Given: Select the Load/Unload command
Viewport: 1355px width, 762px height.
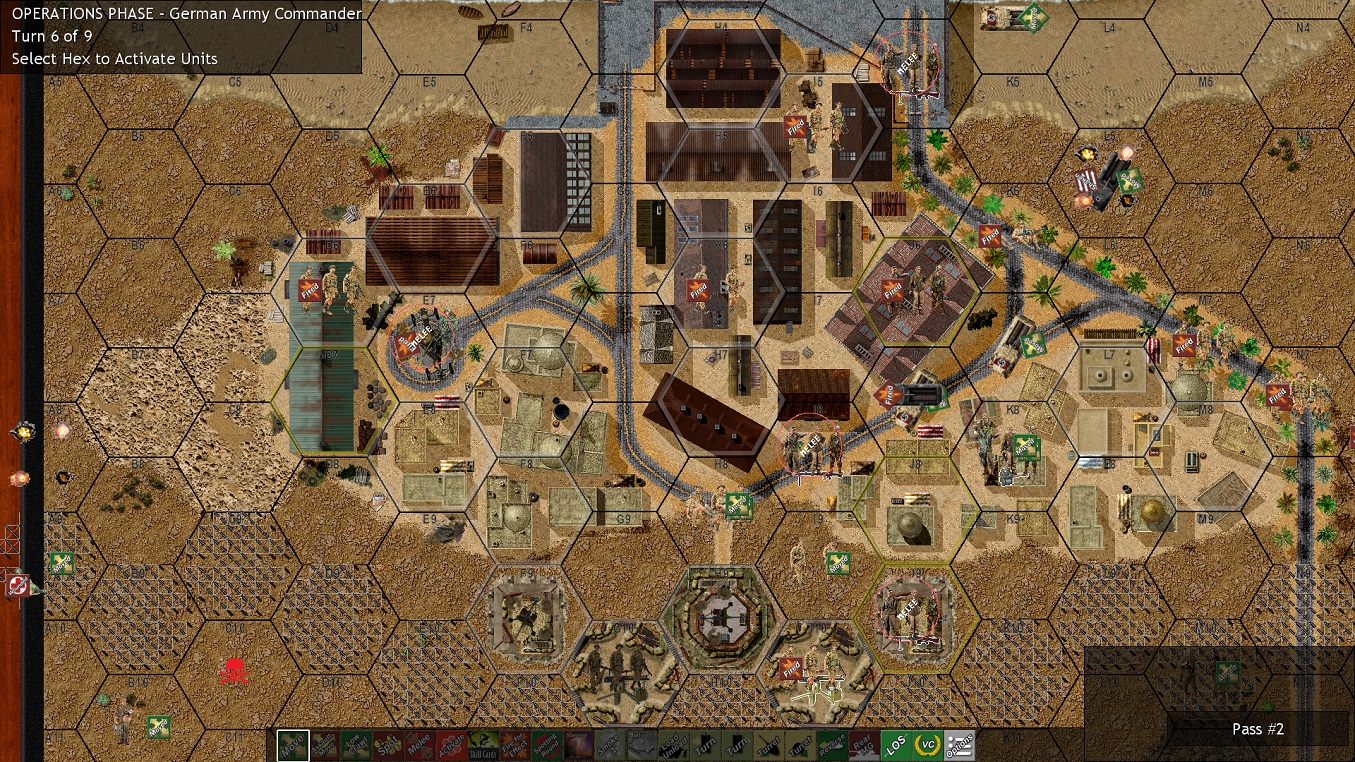Looking at the screenshot, I should click(x=673, y=745).
